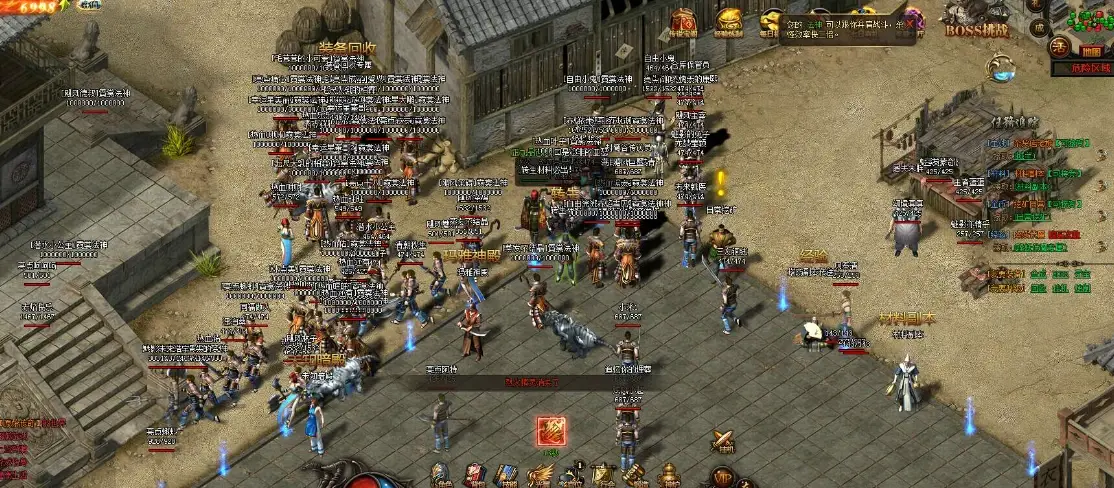Click the round 活 activity button
This screenshot has width=1114, height=488.
click(x=1058, y=45)
